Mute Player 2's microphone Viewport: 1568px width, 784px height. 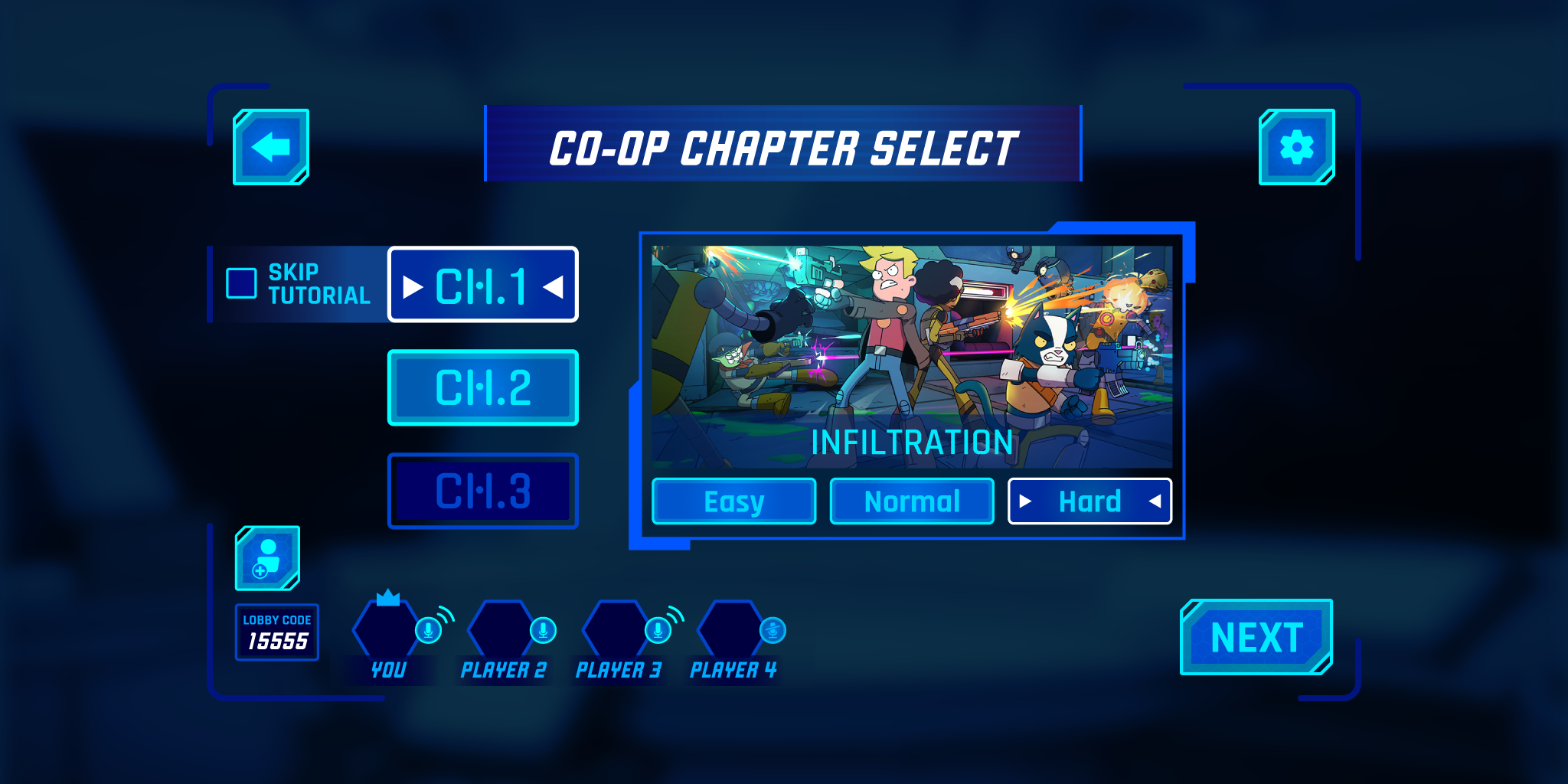pyautogui.click(x=543, y=630)
